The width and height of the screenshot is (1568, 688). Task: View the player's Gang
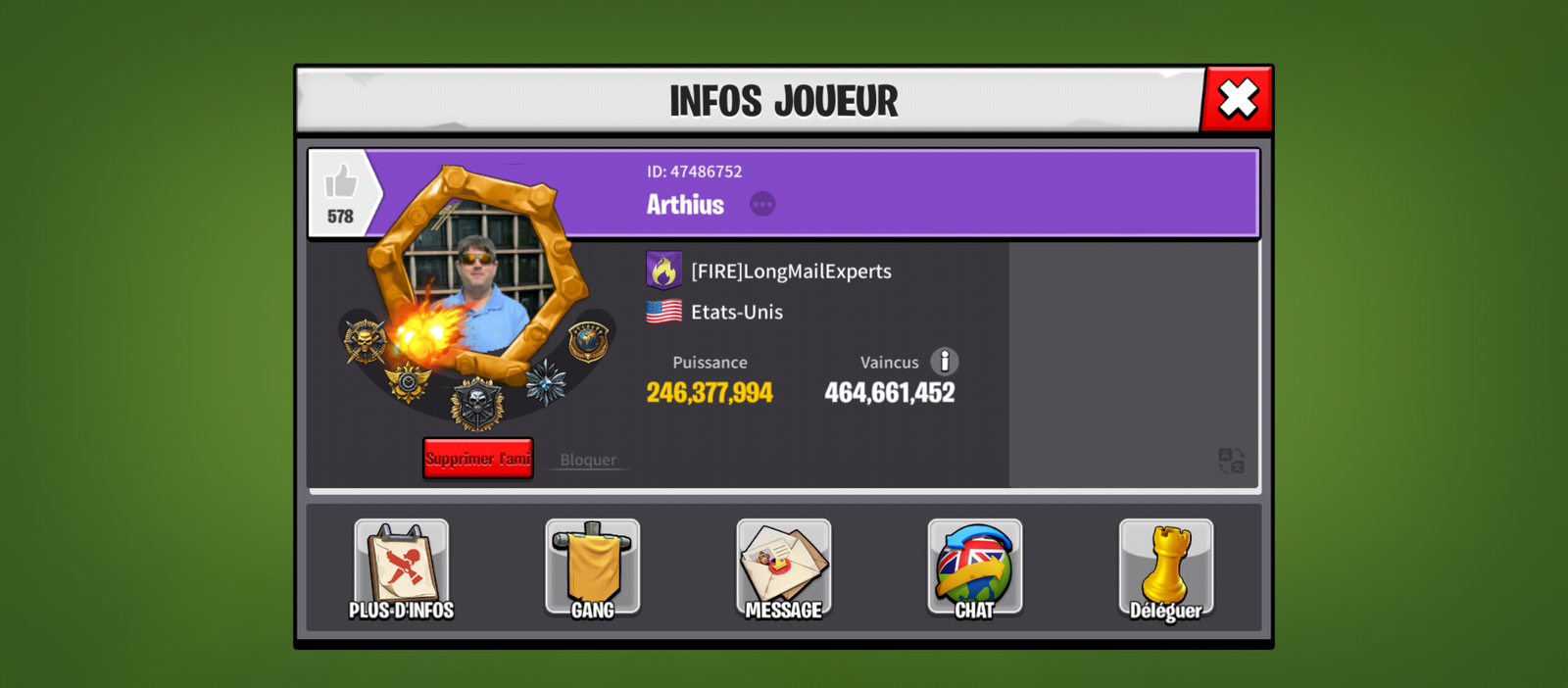[592, 569]
